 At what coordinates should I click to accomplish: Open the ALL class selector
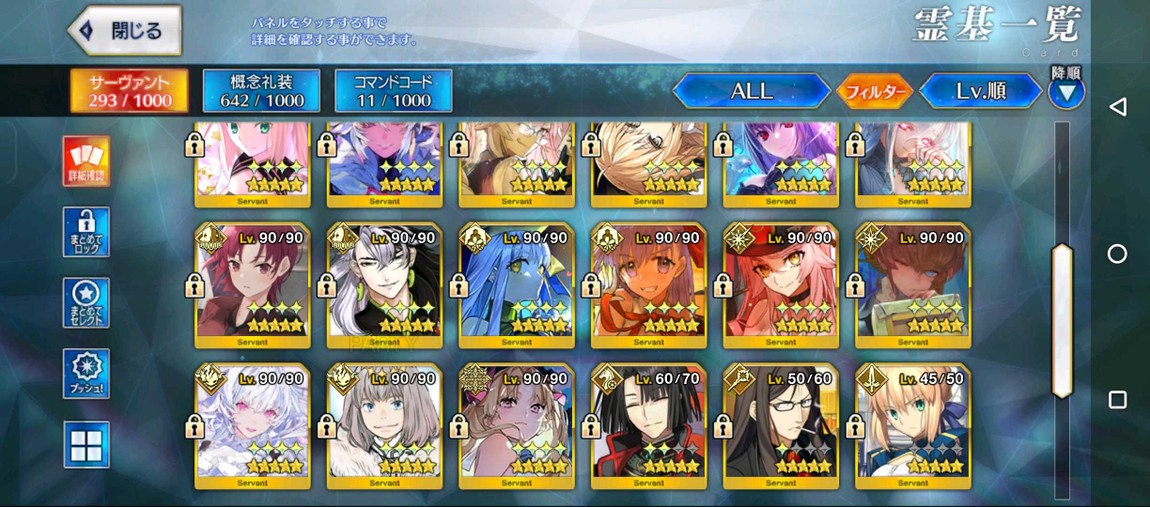(751, 91)
